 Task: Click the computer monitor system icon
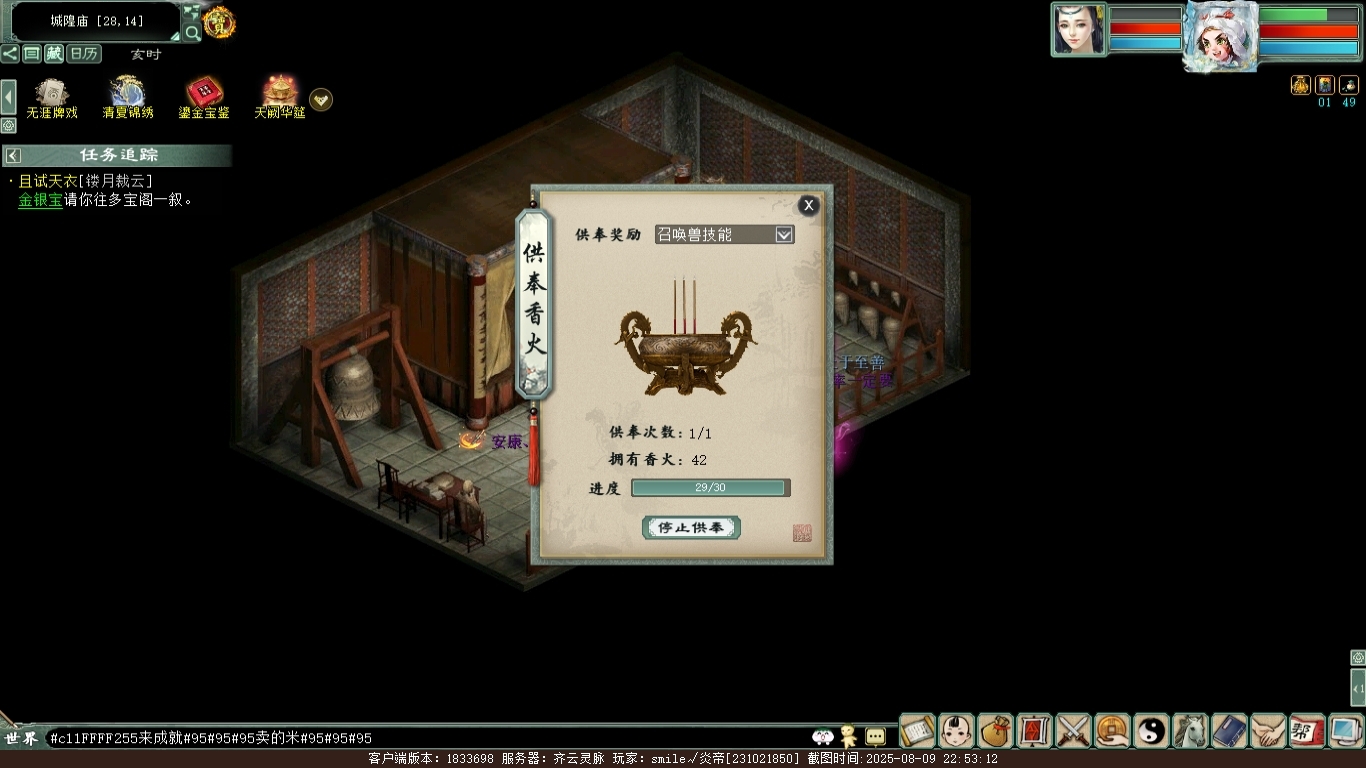(1345, 731)
